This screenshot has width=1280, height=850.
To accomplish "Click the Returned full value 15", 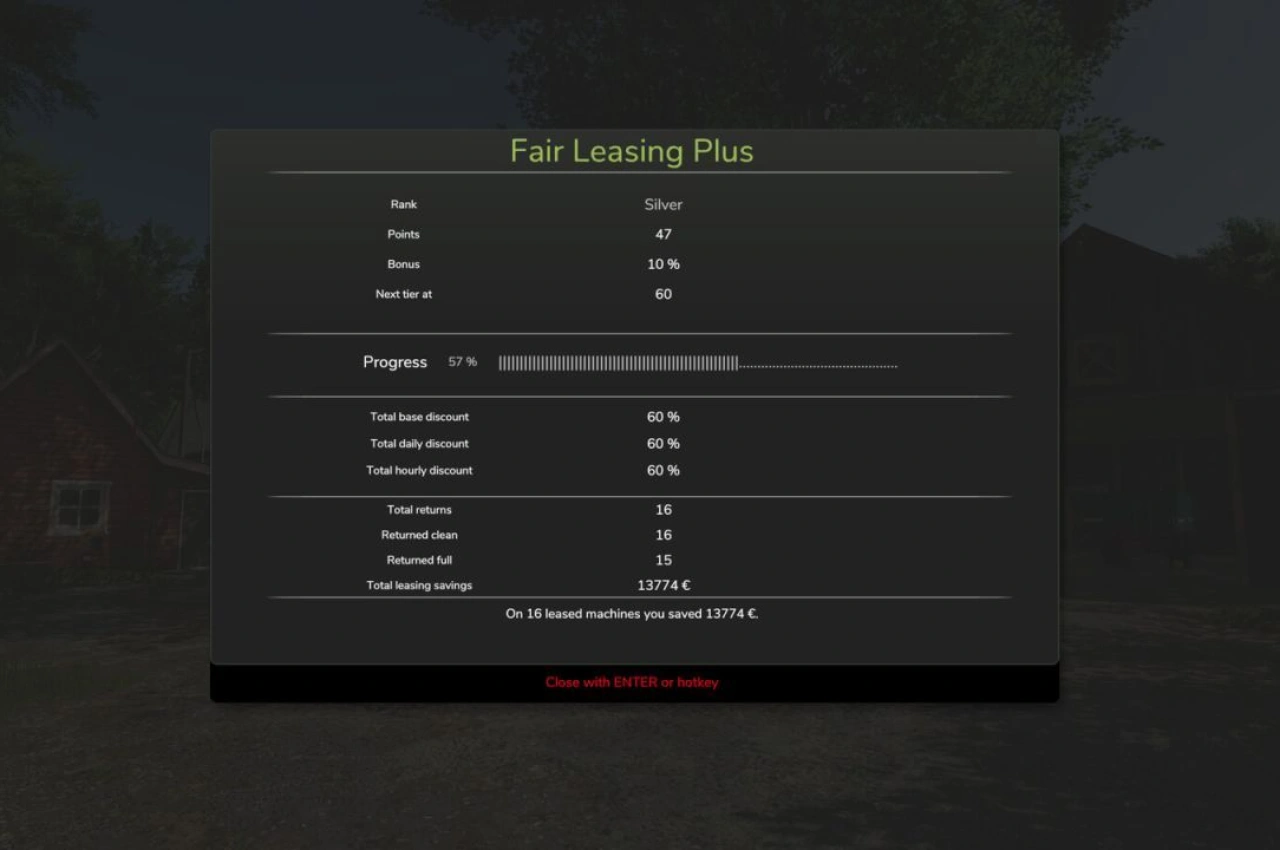I will (x=662, y=559).
